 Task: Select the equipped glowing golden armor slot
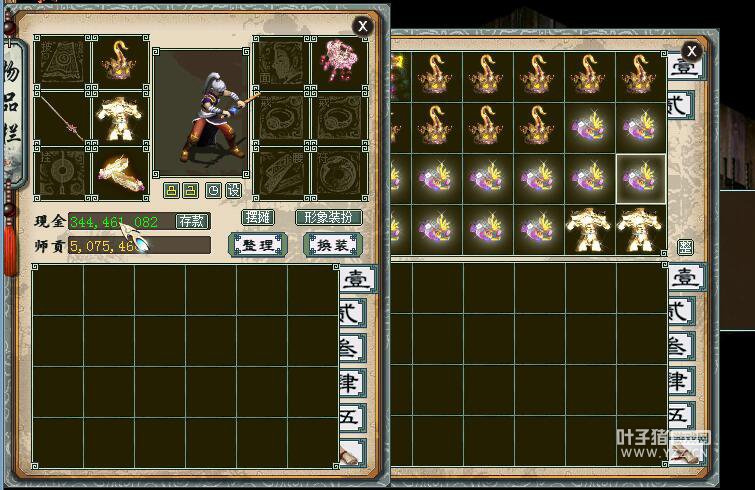pyautogui.click(x=122, y=119)
